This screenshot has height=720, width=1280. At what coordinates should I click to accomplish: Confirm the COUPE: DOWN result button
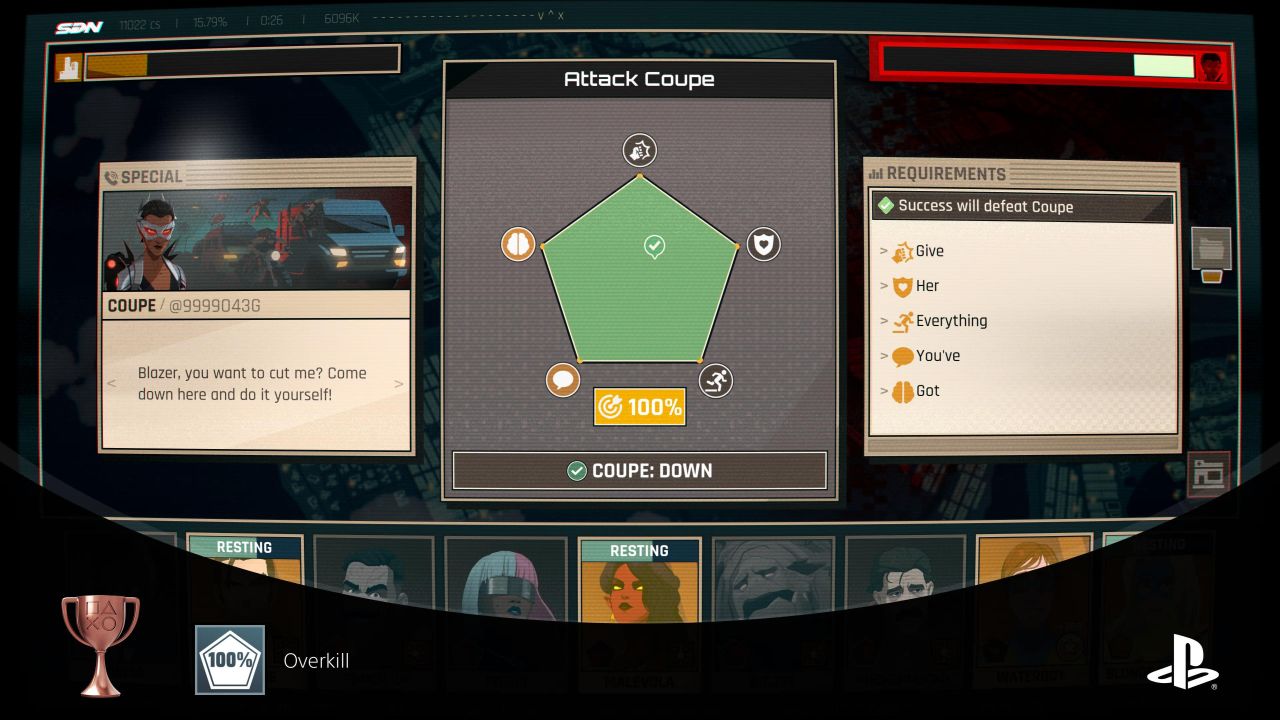tap(640, 470)
